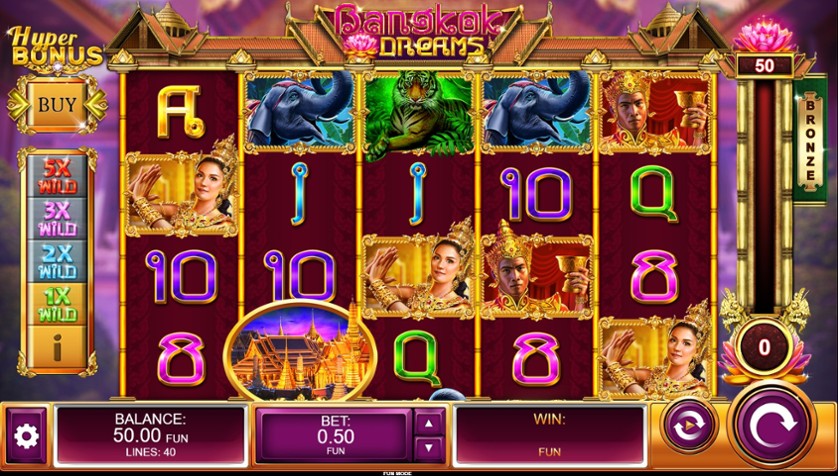Open the settings gear menu

(x=26, y=435)
